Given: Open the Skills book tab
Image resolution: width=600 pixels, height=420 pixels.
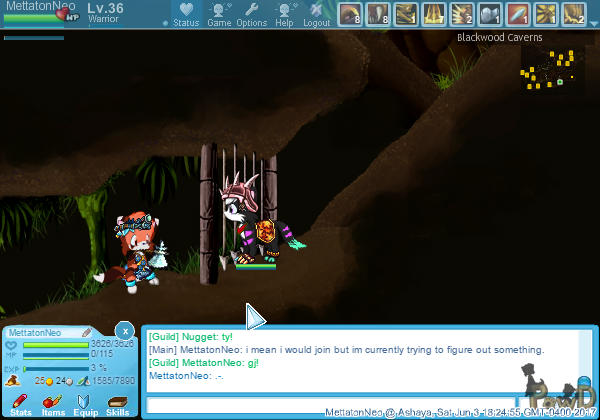Looking at the screenshot, I should [117, 404].
